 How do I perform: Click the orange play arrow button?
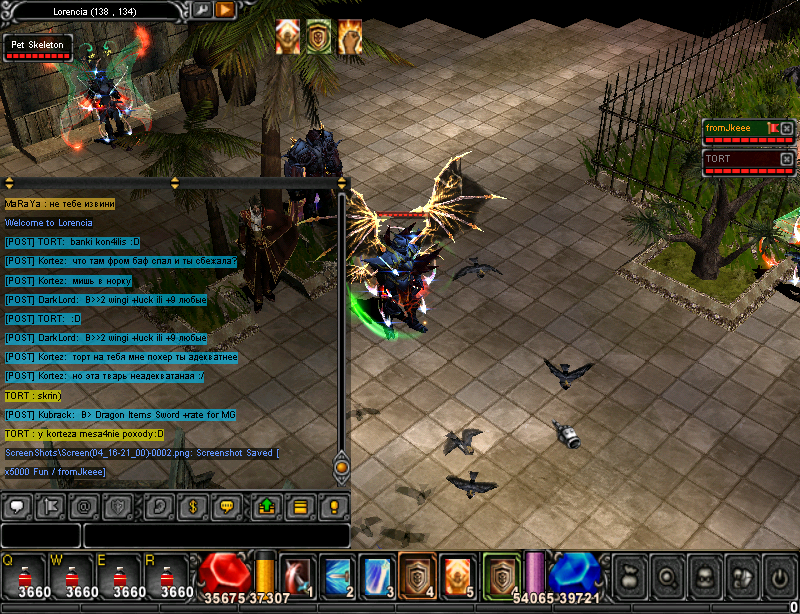(225, 9)
